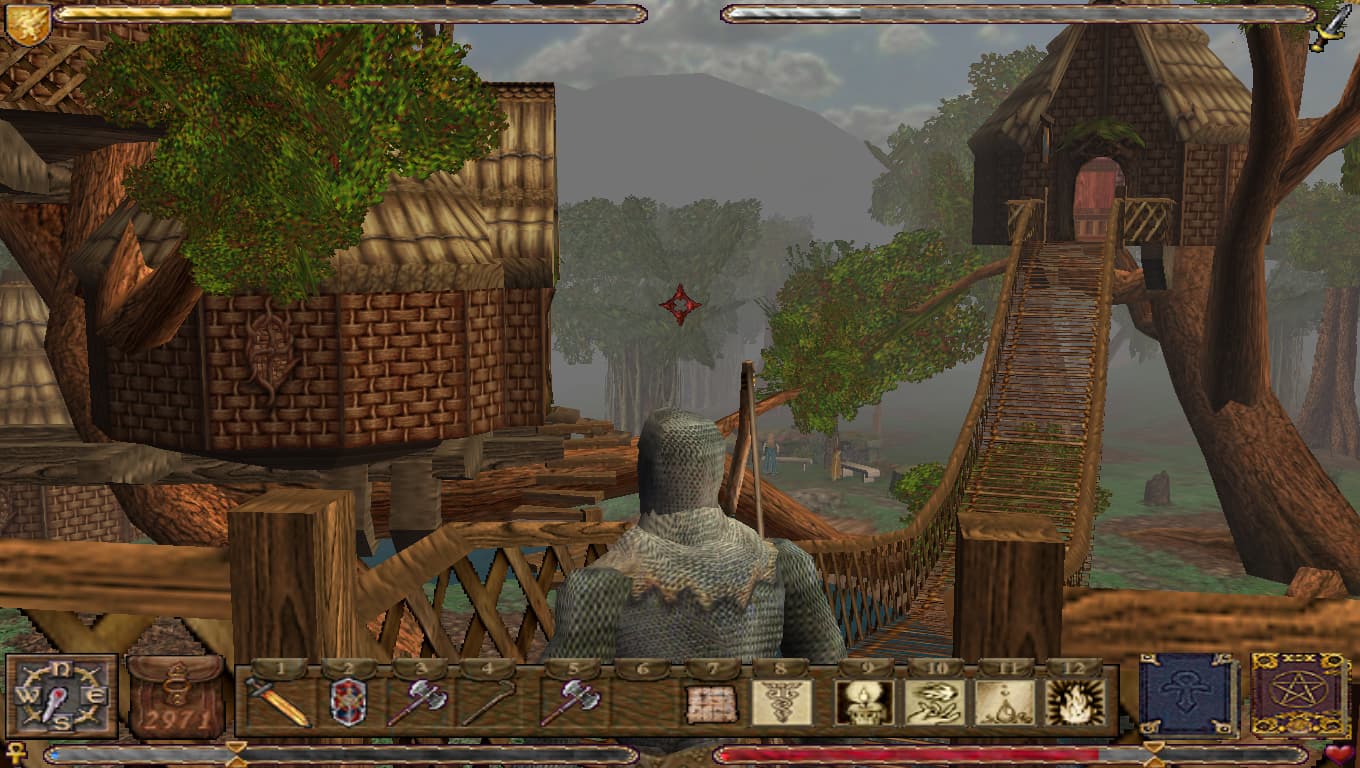Choose the battle axe in slot 3
Screen dimensions: 1360x768
tap(417, 702)
